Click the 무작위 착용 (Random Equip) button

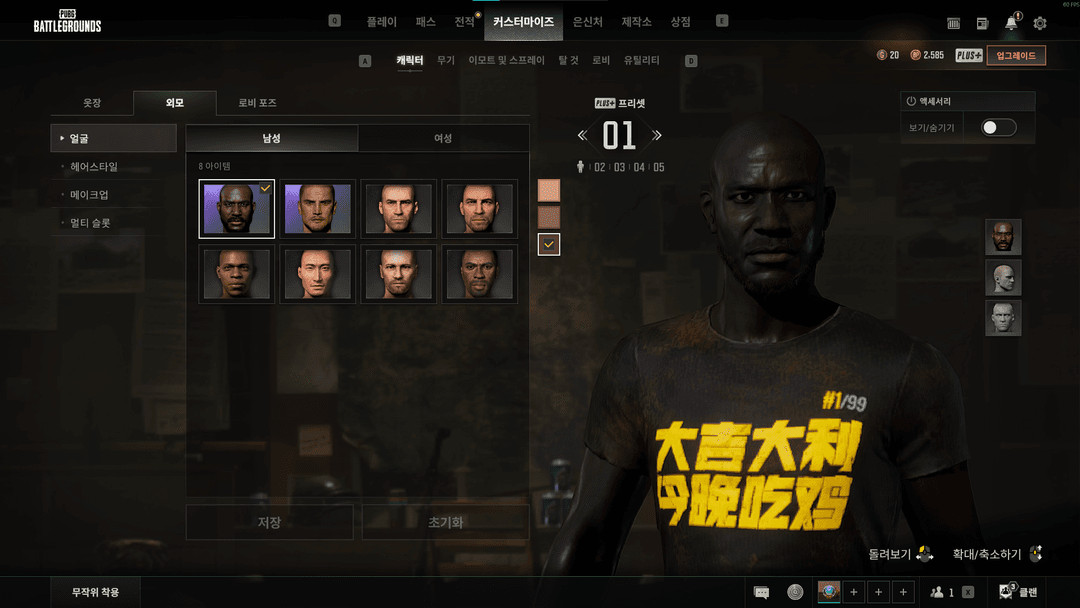click(x=95, y=592)
